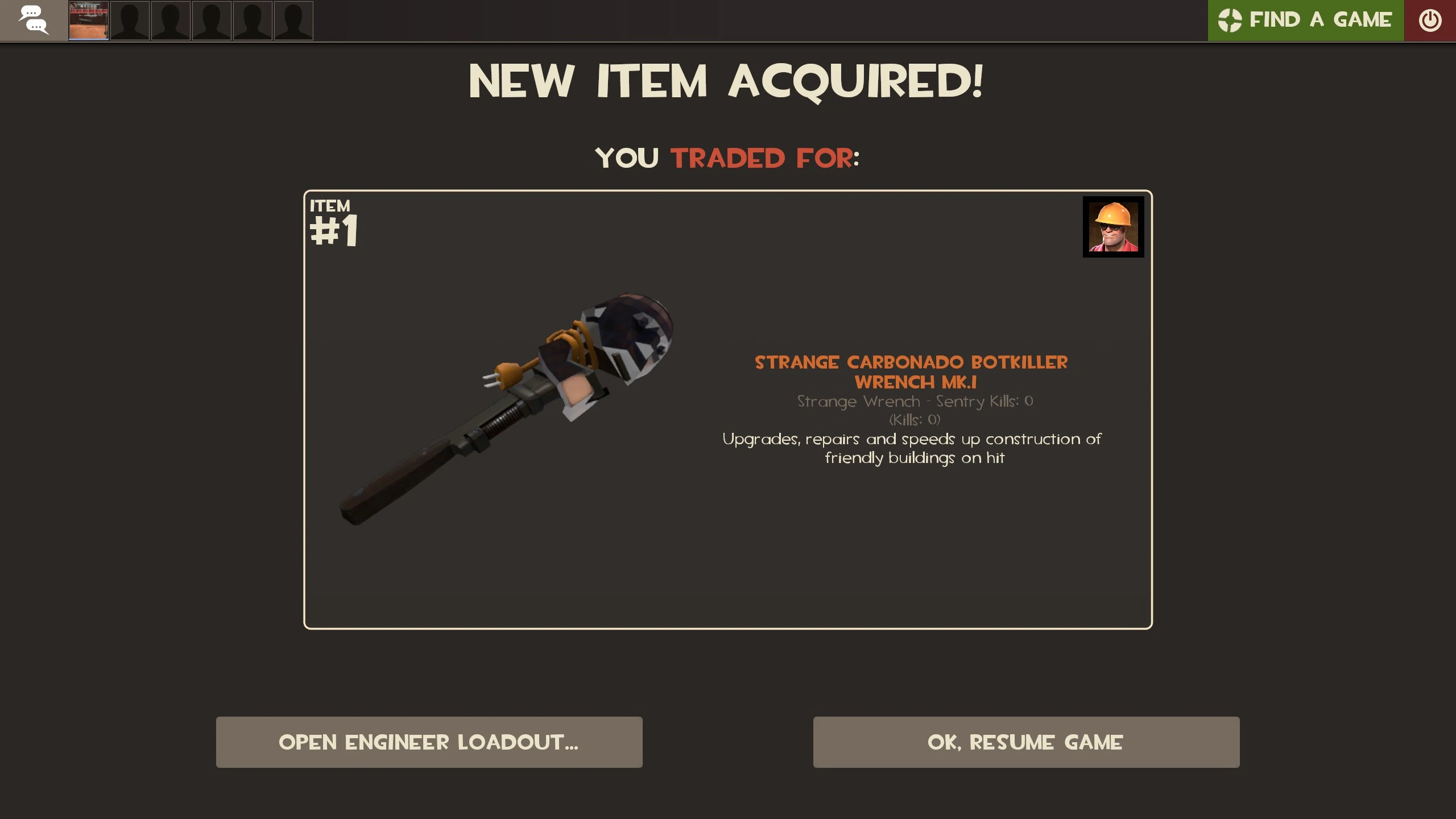
Task: Open the active match preview thumbnail
Action: pyautogui.click(x=88, y=20)
